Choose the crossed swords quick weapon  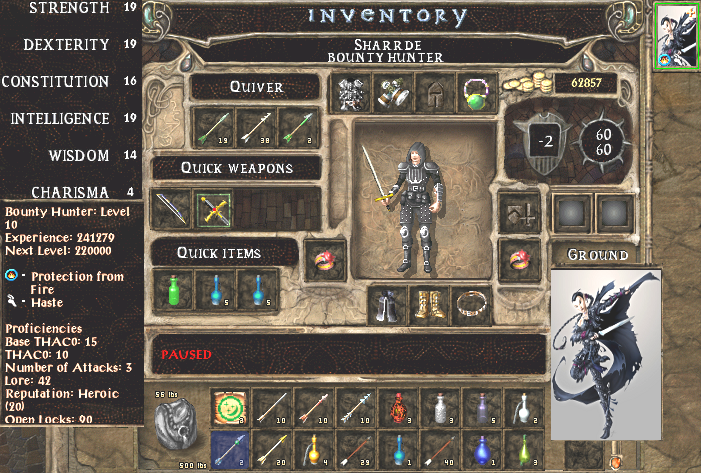(212, 208)
